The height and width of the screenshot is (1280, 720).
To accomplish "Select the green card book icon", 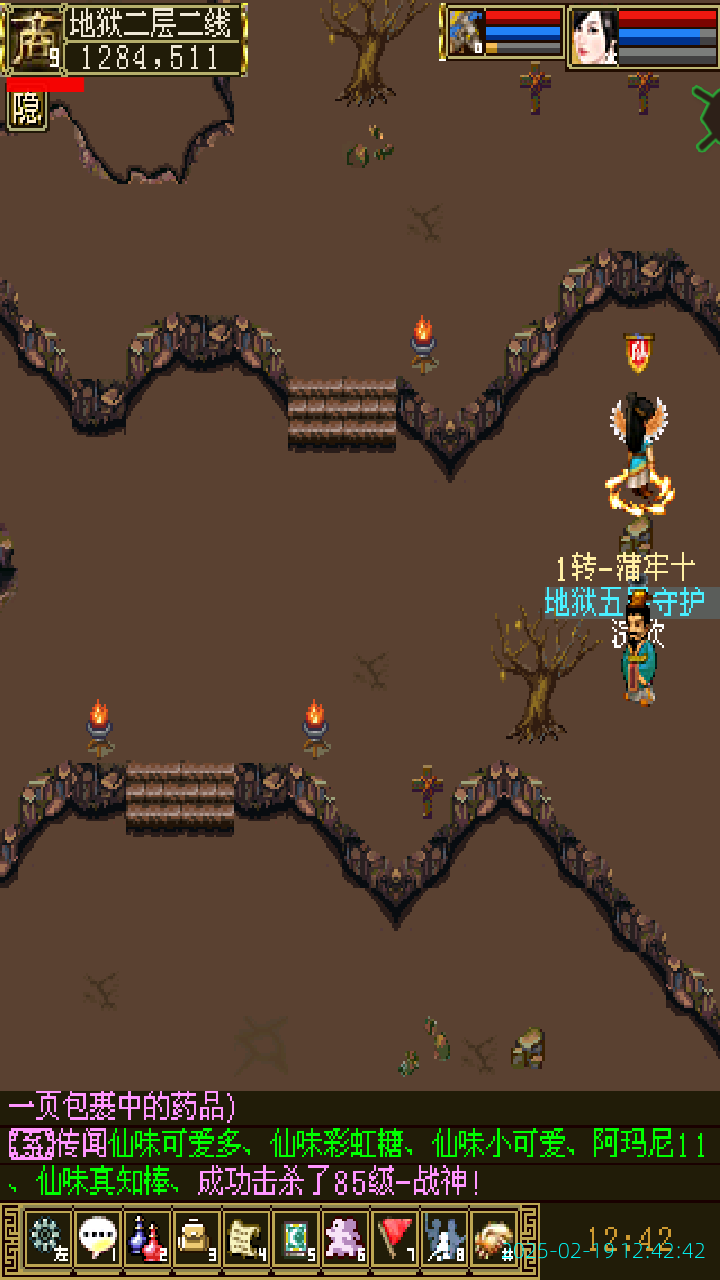I will (x=295, y=1238).
